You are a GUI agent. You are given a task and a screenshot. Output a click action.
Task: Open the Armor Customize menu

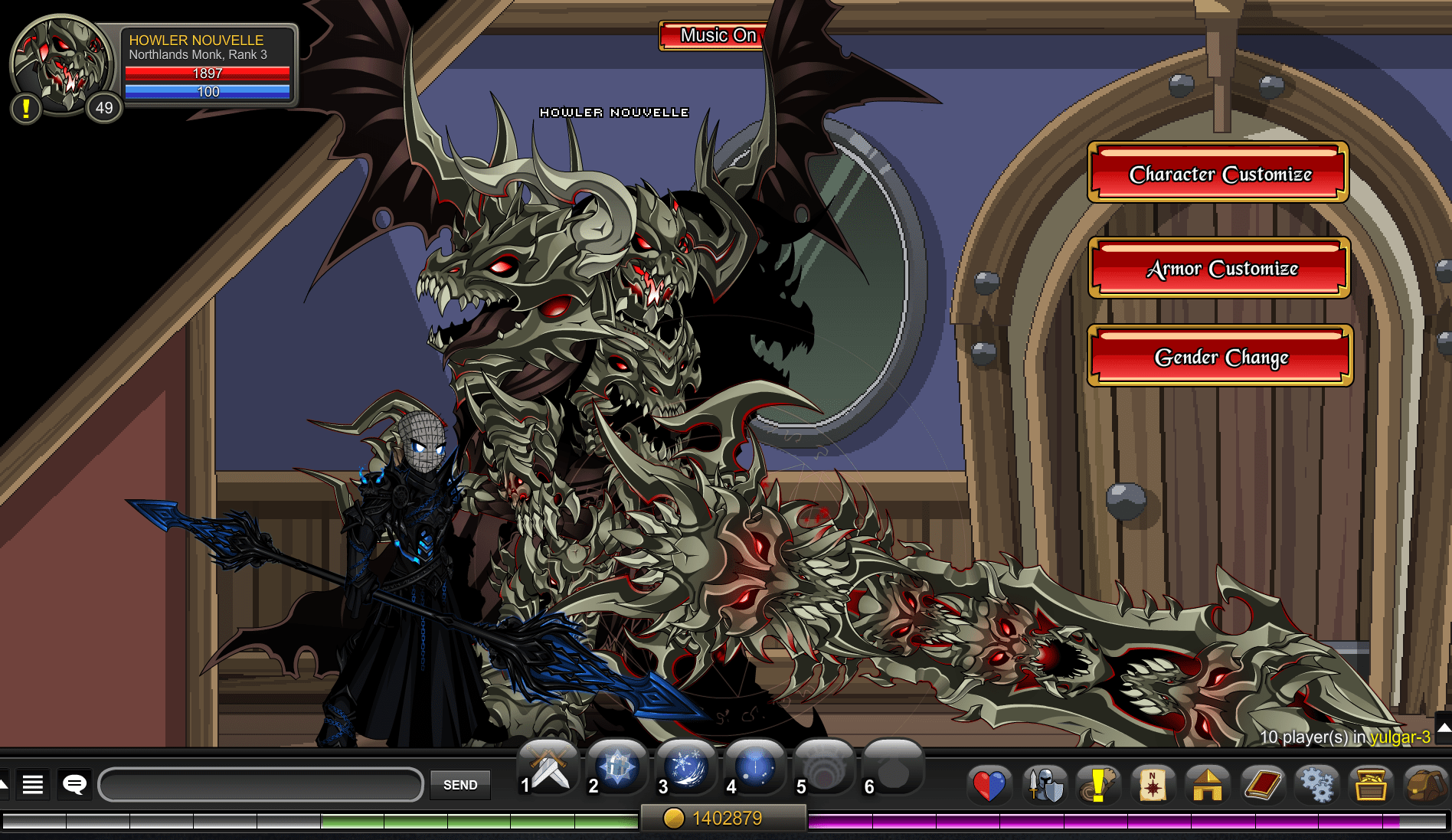tap(1218, 269)
